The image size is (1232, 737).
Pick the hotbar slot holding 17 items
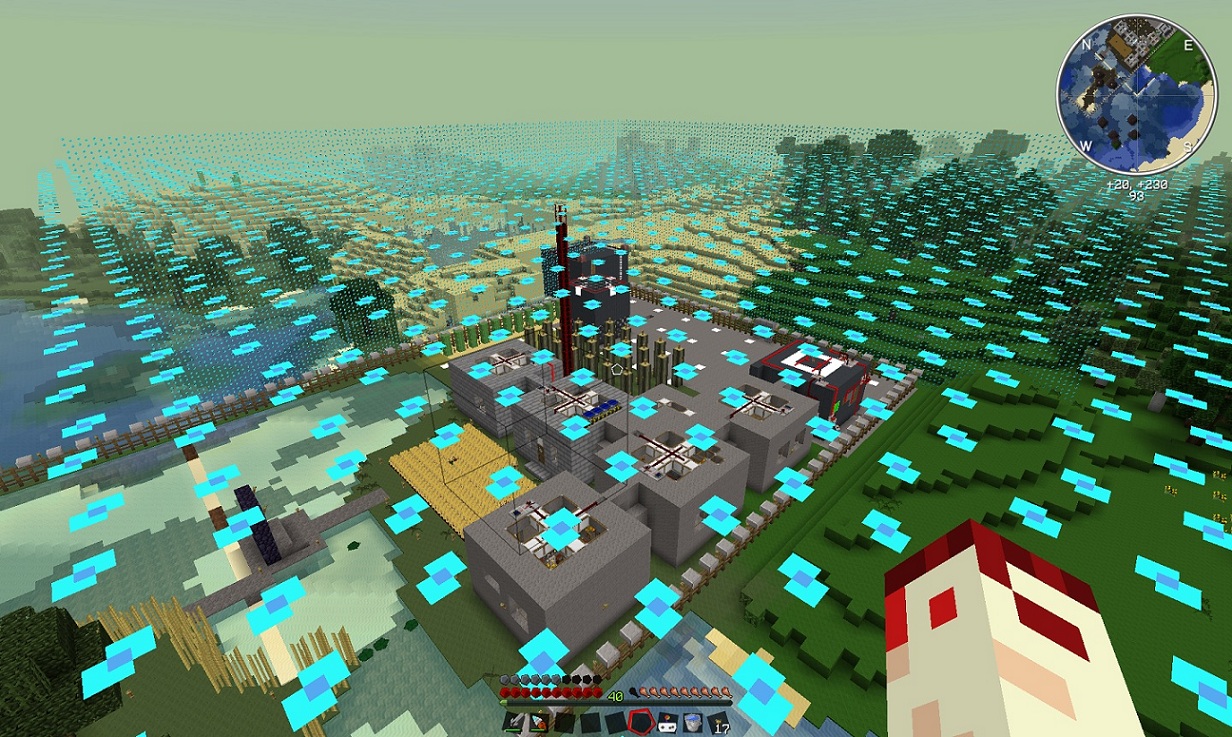716,721
